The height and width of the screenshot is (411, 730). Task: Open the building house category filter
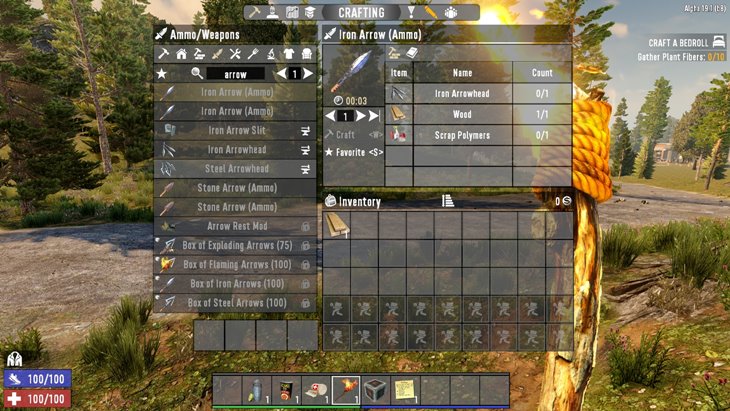(x=181, y=54)
